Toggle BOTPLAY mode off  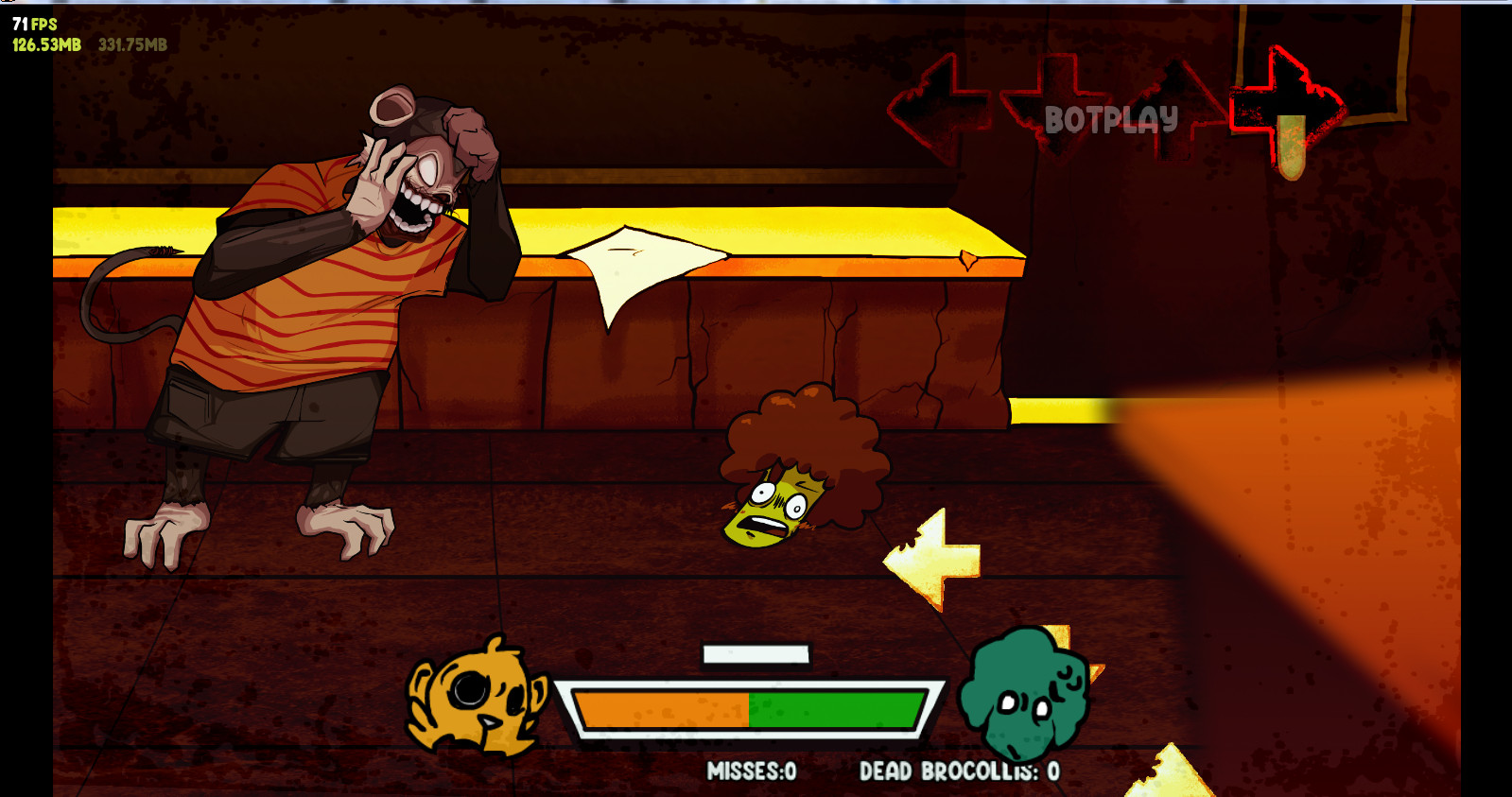pyautogui.click(x=1111, y=119)
